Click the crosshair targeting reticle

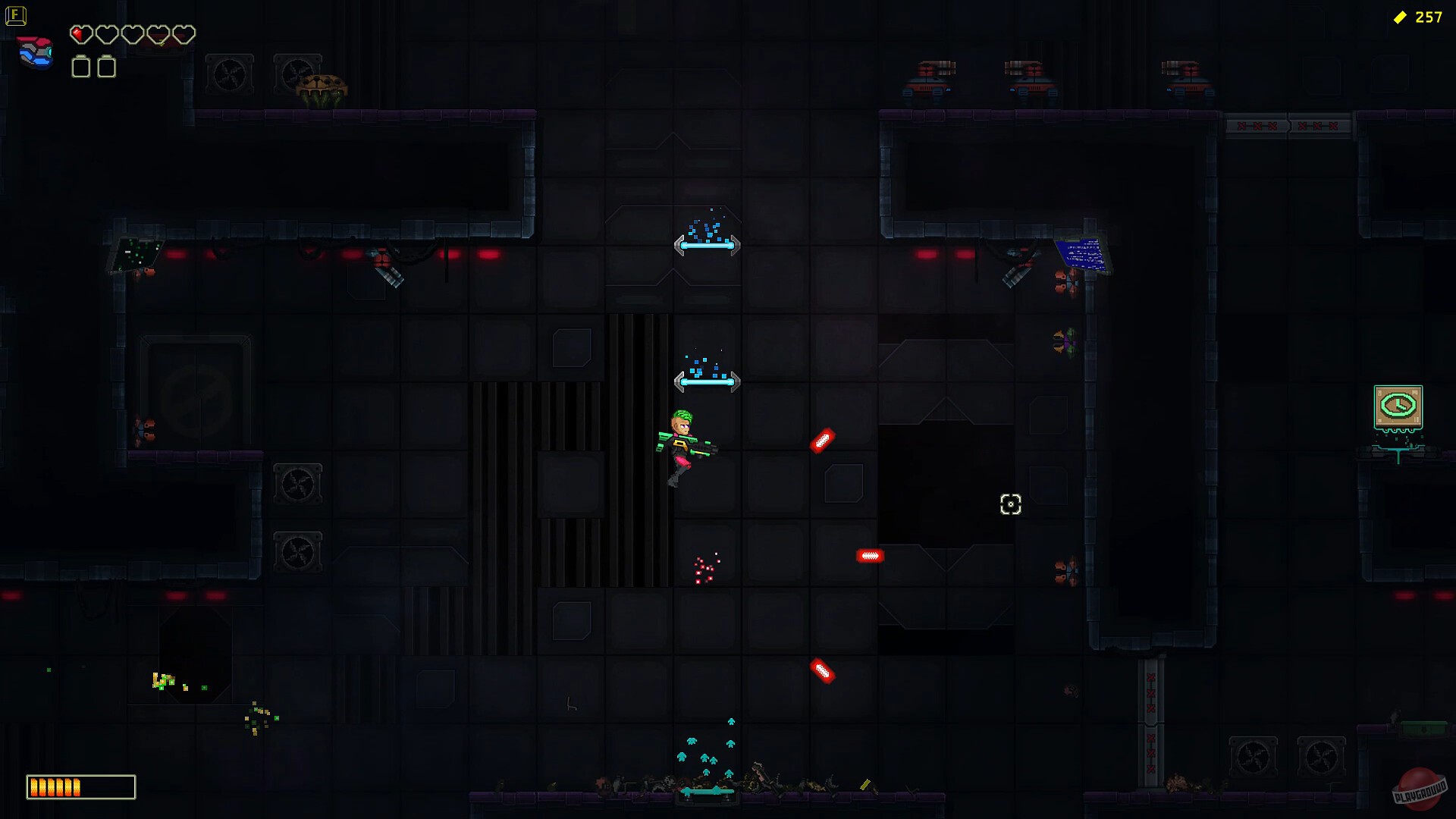pyautogui.click(x=1011, y=504)
